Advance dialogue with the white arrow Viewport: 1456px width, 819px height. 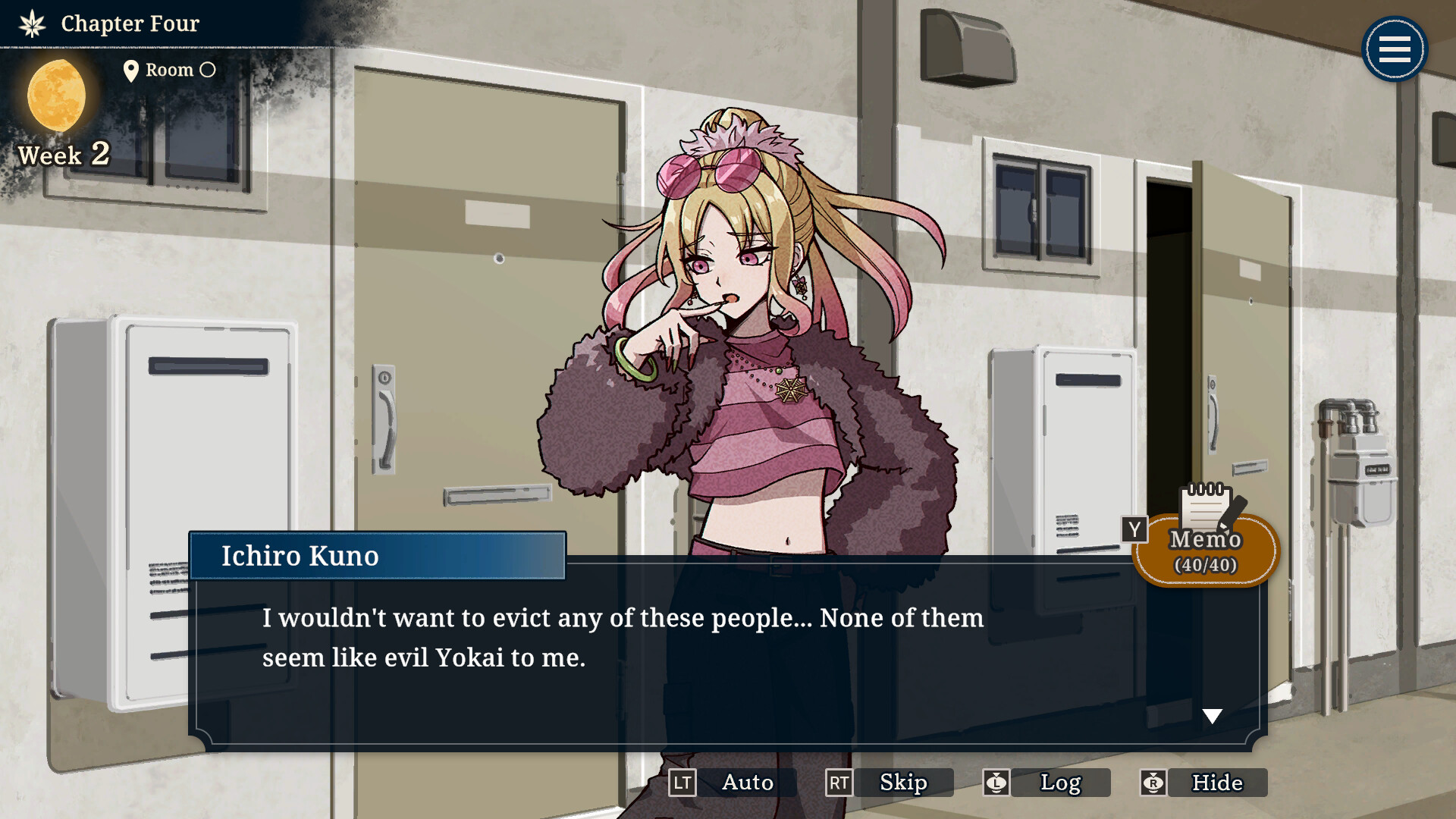[x=1212, y=717]
